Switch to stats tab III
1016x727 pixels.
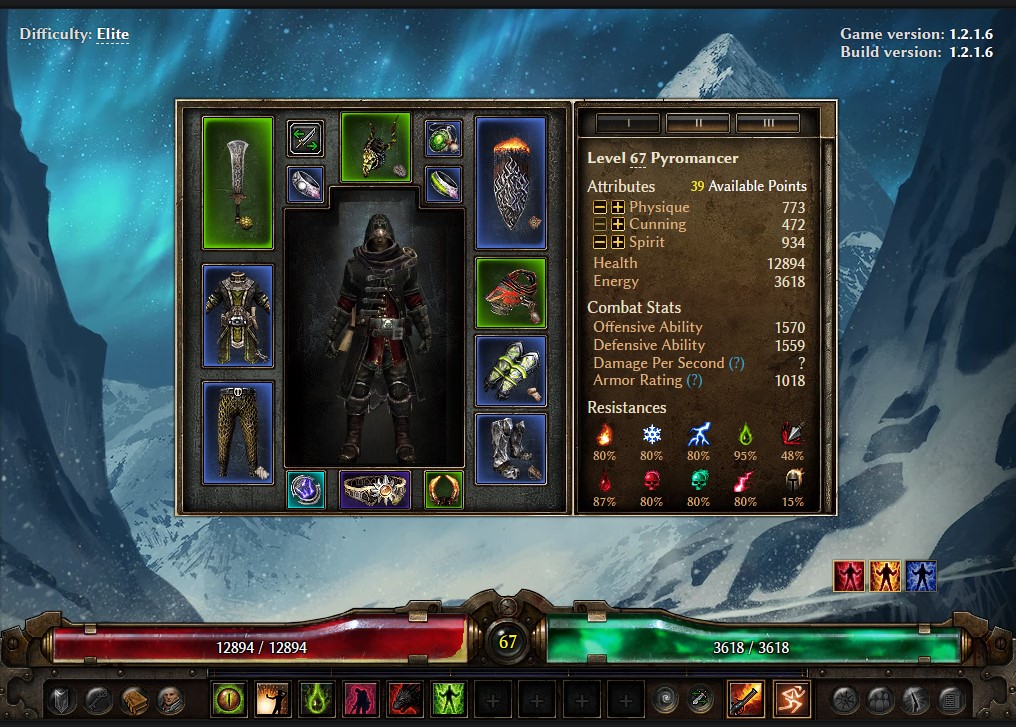(x=767, y=123)
